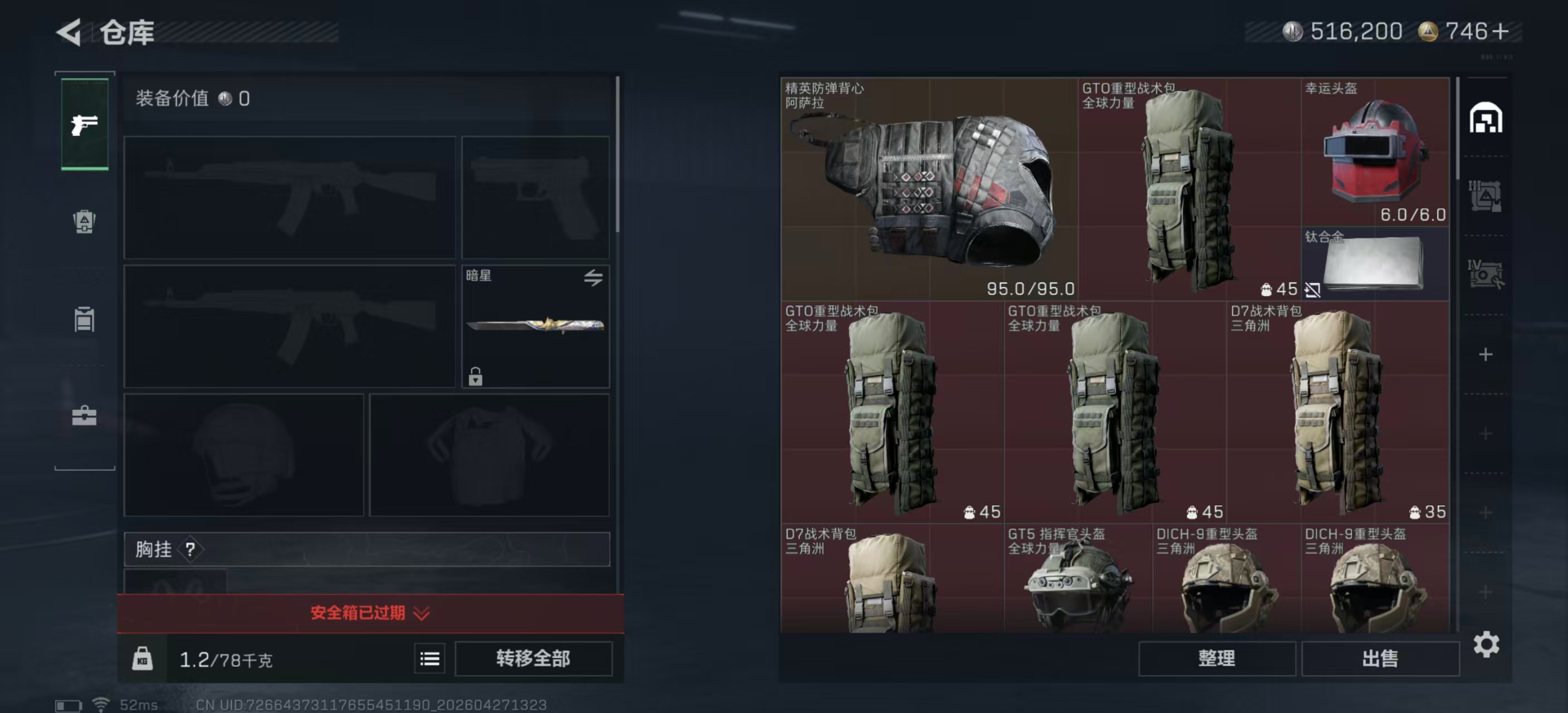
Task: Toggle the no-sell marker on 钛合金
Action: [1312, 290]
